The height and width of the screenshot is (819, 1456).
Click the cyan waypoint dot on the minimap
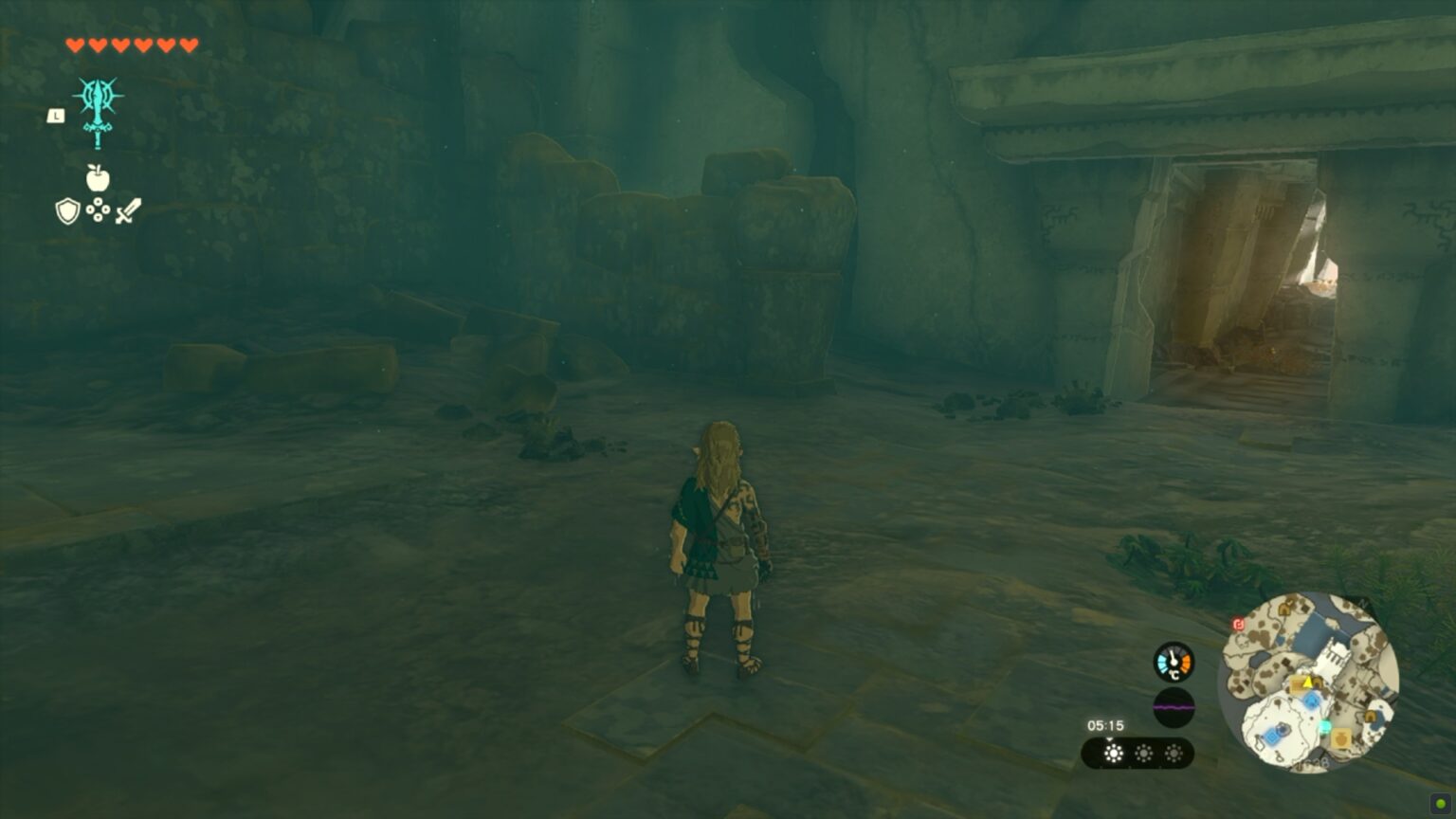click(1325, 725)
